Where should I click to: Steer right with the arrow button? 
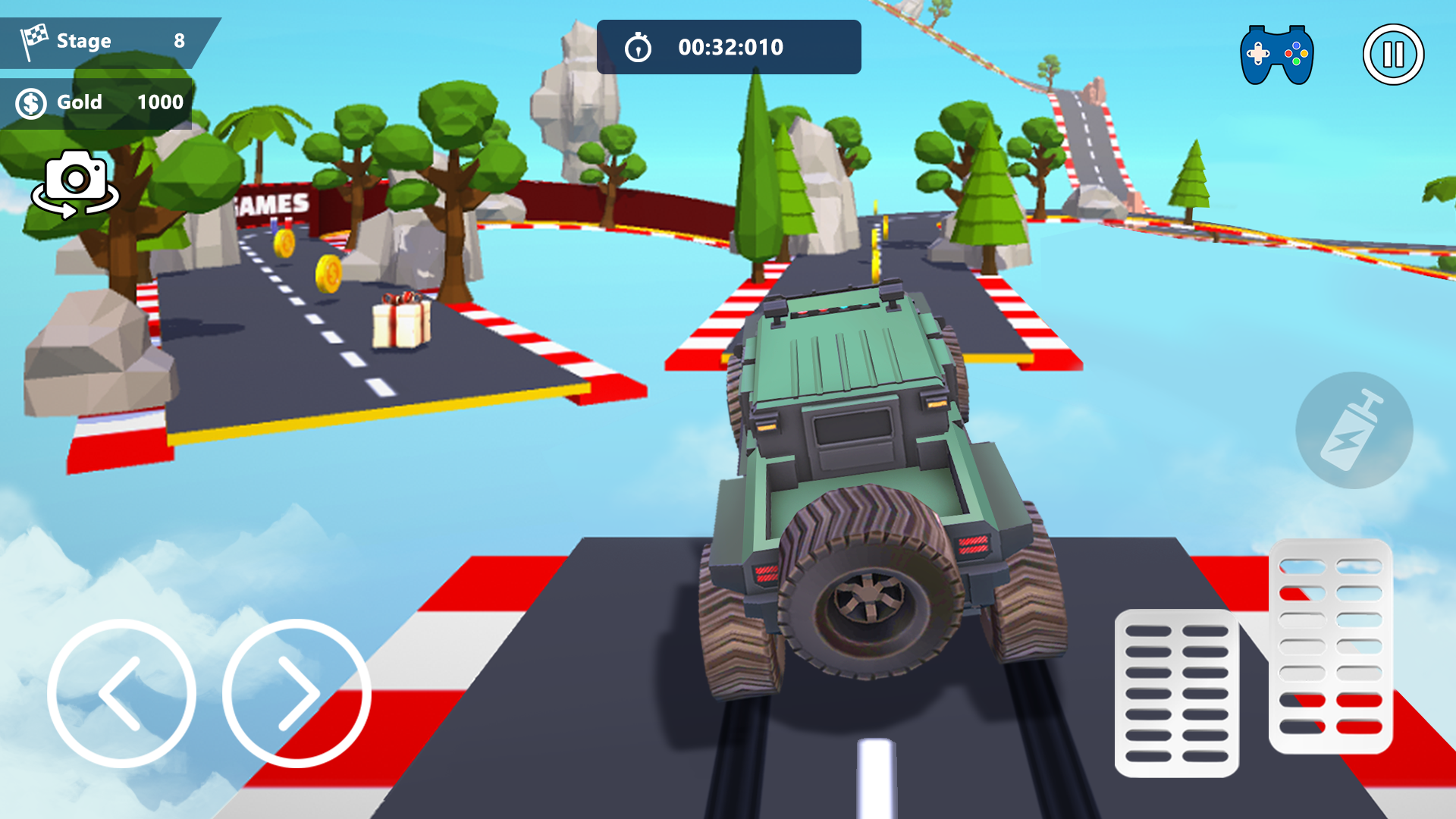(294, 694)
